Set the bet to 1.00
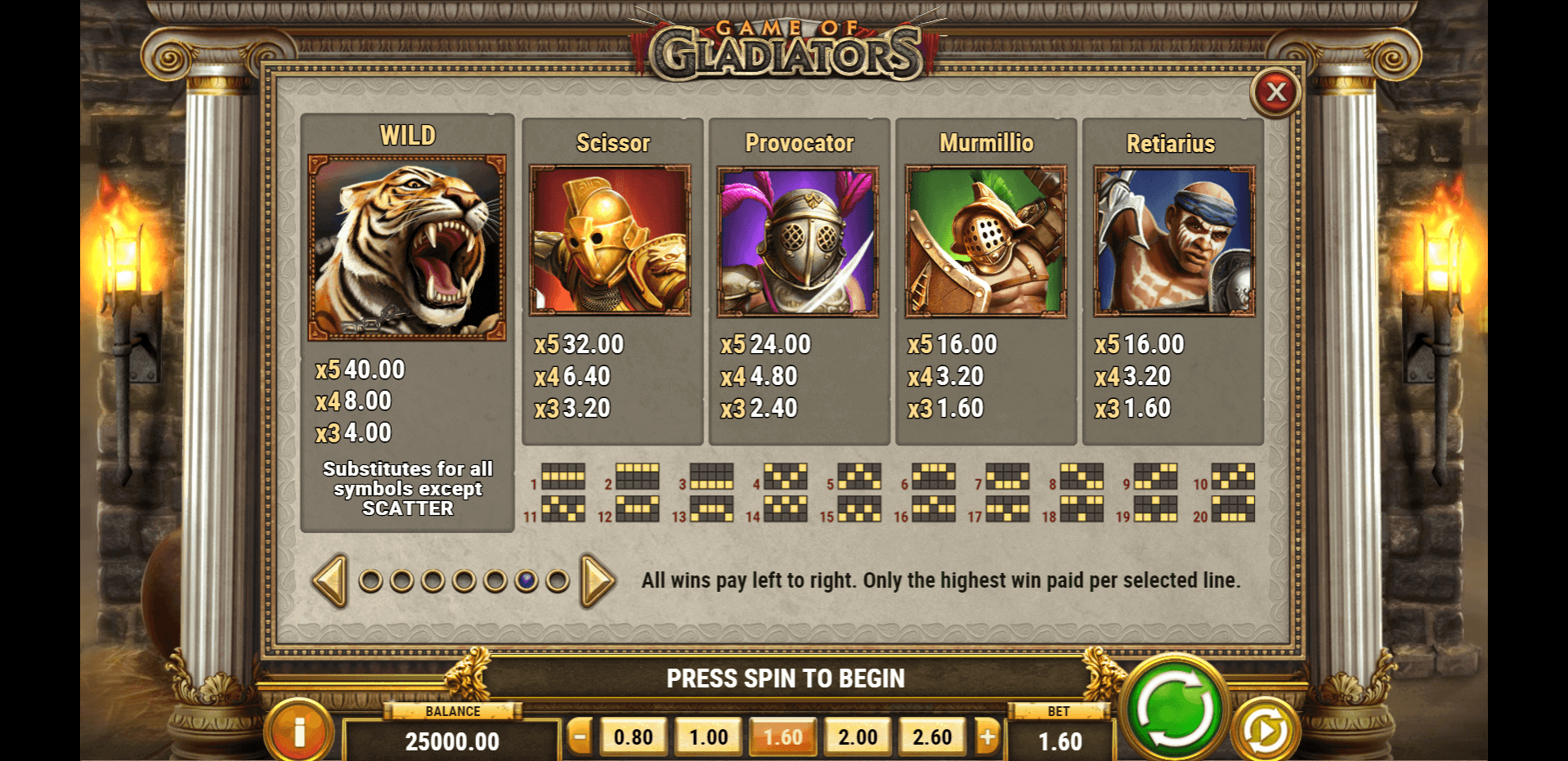Screen dimensions: 1568x761 tap(708, 737)
